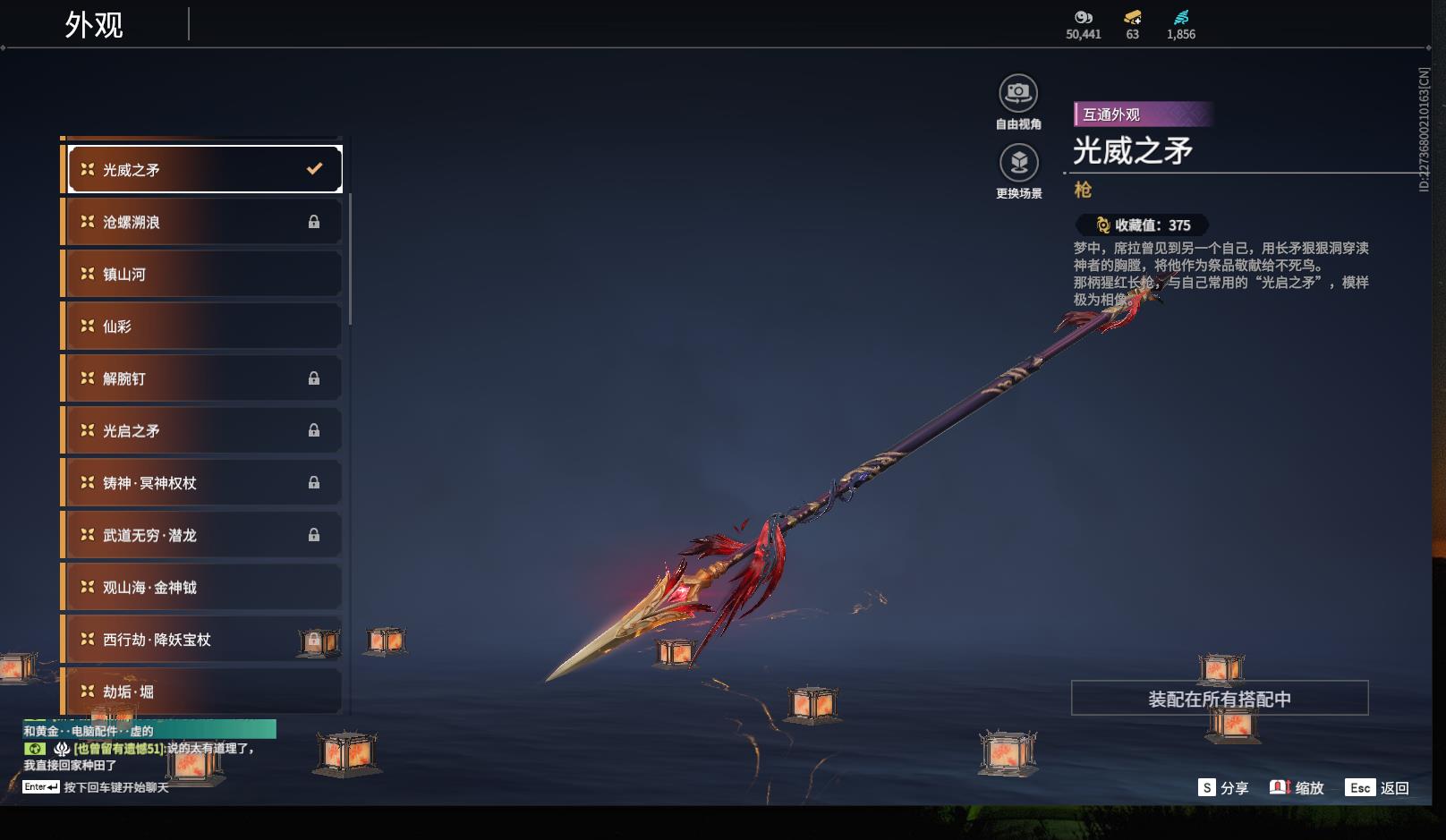Click the gold-ticket currency icon

(x=1132, y=18)
